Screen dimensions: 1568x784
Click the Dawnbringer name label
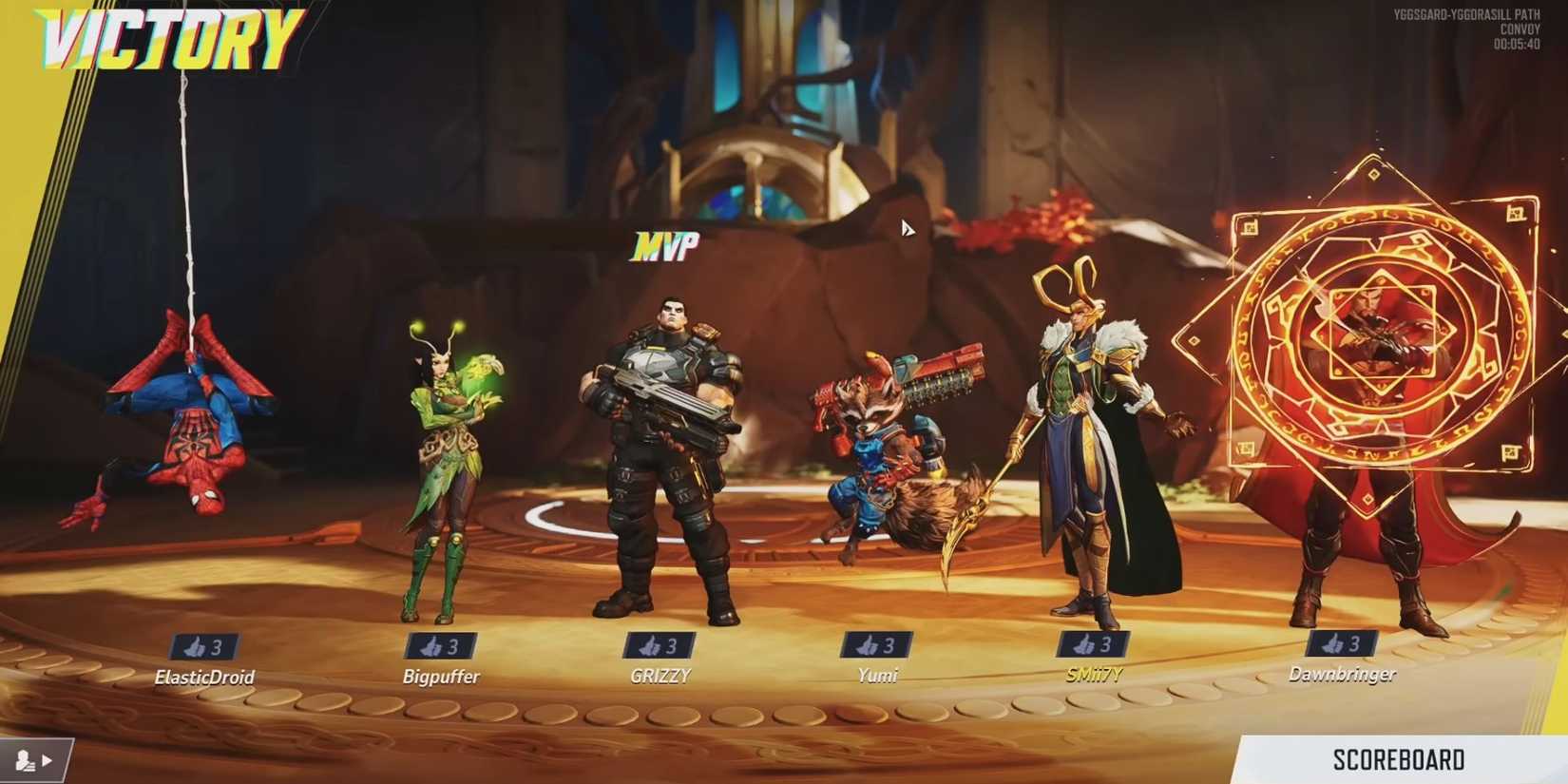click(1343, 674)
